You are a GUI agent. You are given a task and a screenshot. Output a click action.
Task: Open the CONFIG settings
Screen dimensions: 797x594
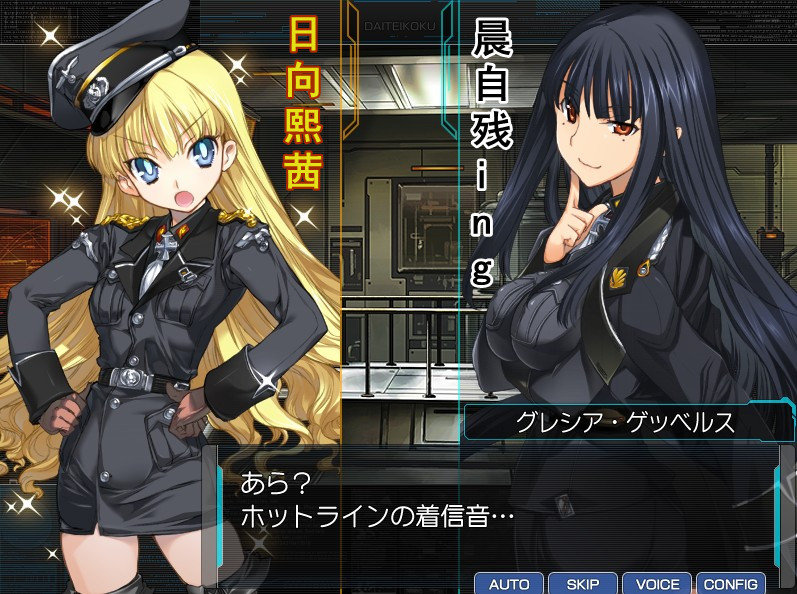coord(730,584)
